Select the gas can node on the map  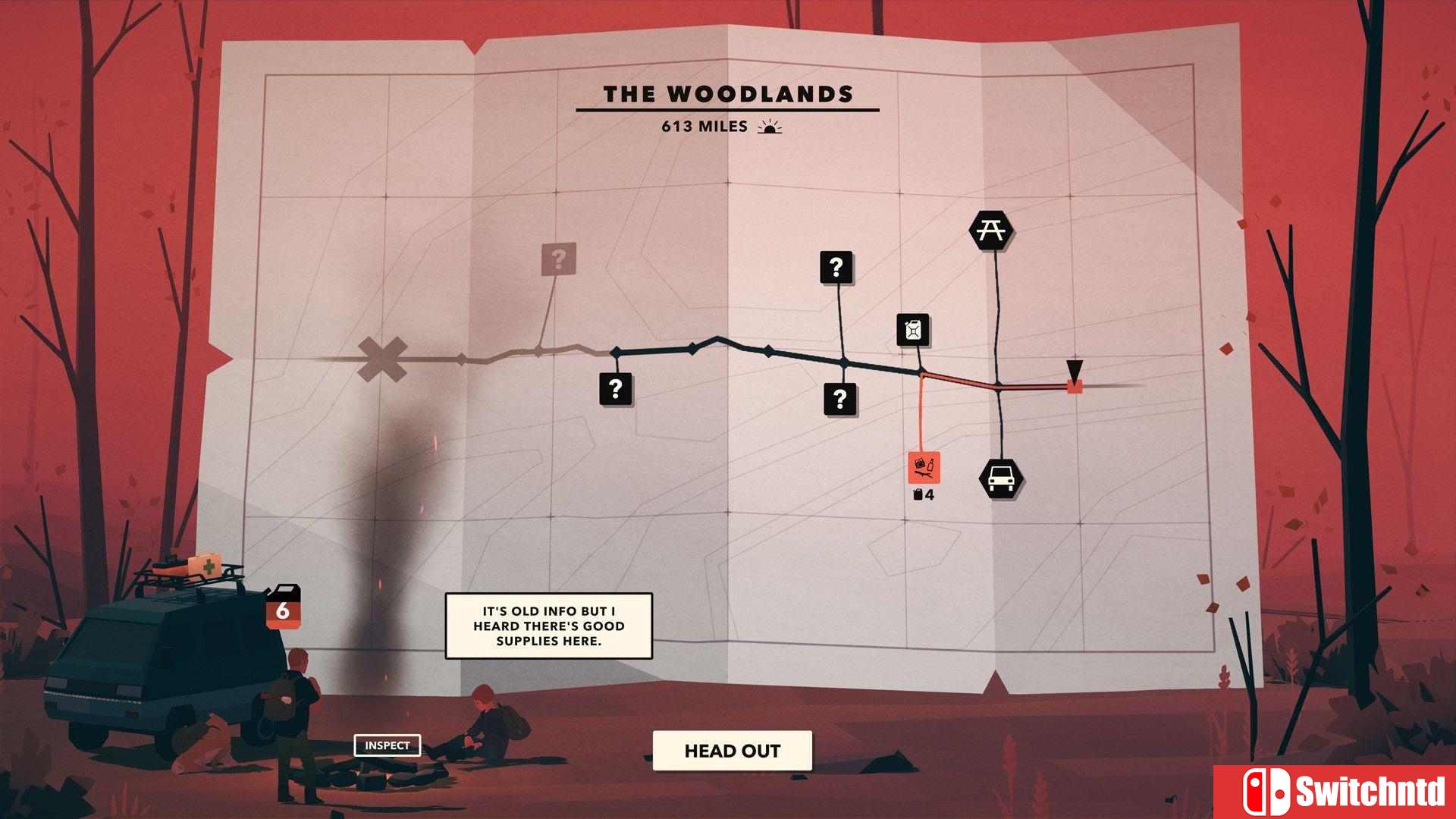914,331
